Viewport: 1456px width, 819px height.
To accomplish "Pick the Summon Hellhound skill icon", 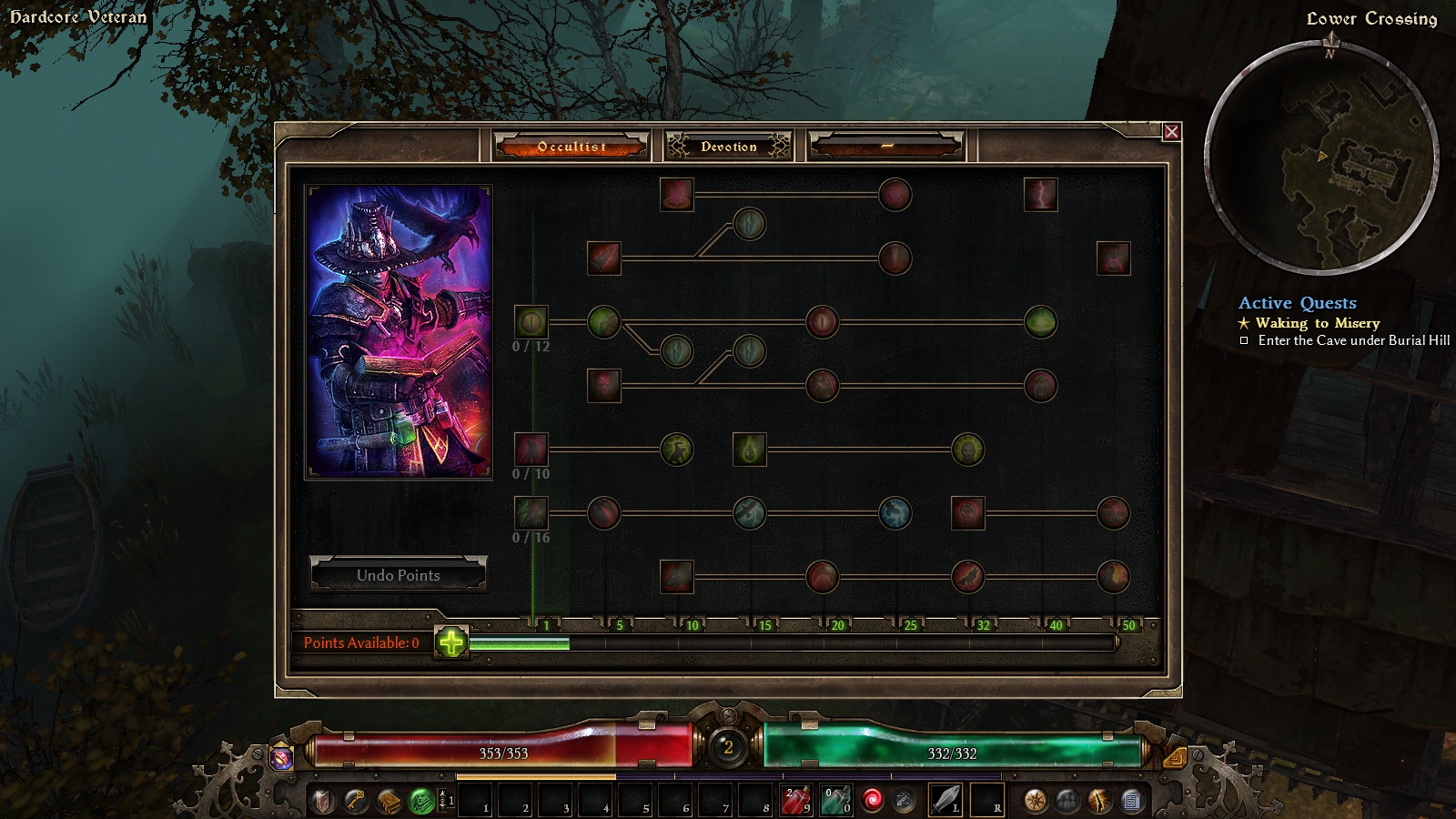I will [676, 576].
